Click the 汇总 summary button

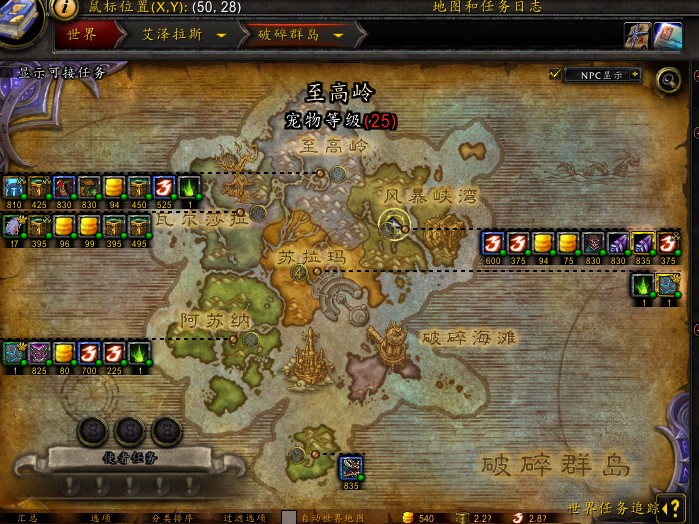click(x=27, y=517)
